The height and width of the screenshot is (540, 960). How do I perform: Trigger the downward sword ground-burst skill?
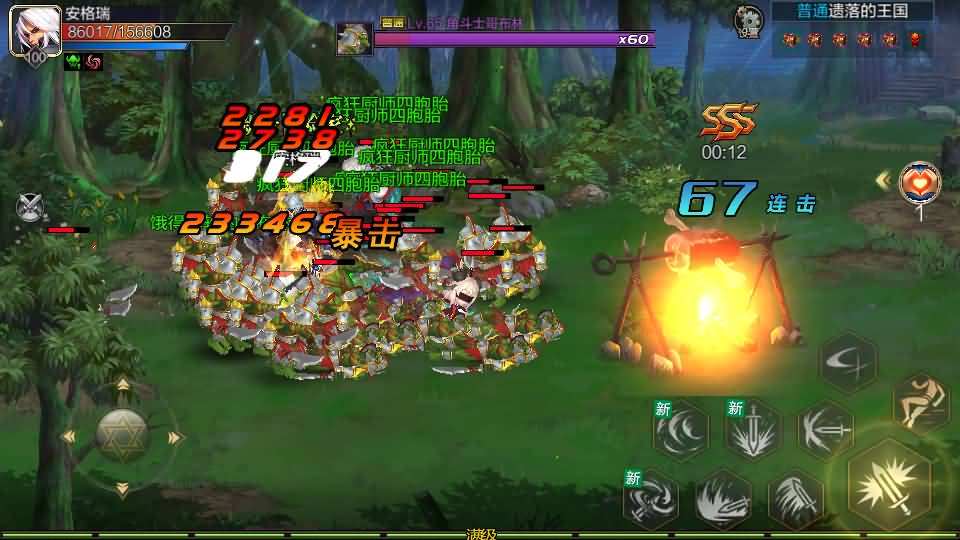(x=752, y=432)
